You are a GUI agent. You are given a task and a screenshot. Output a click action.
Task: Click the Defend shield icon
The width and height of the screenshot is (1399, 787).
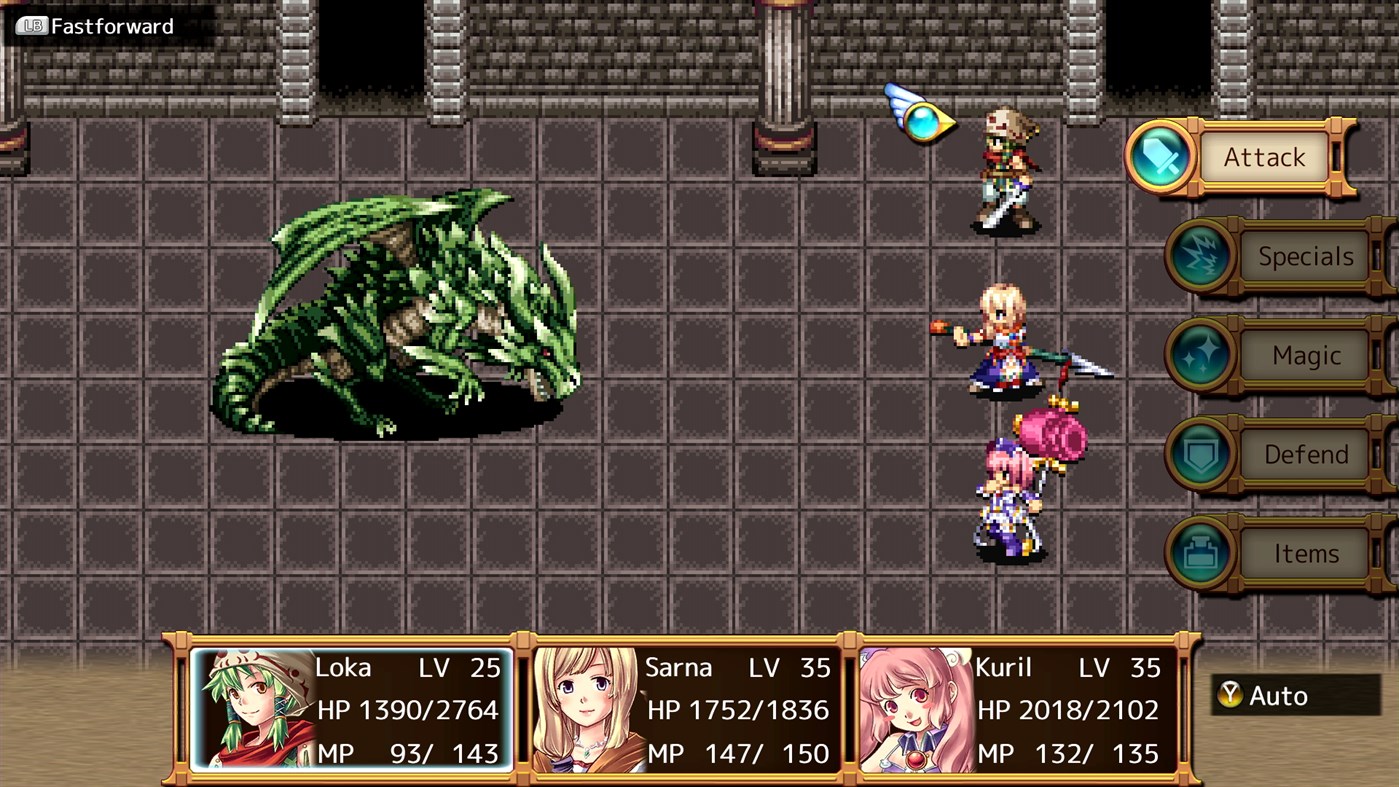point(1200,454)
